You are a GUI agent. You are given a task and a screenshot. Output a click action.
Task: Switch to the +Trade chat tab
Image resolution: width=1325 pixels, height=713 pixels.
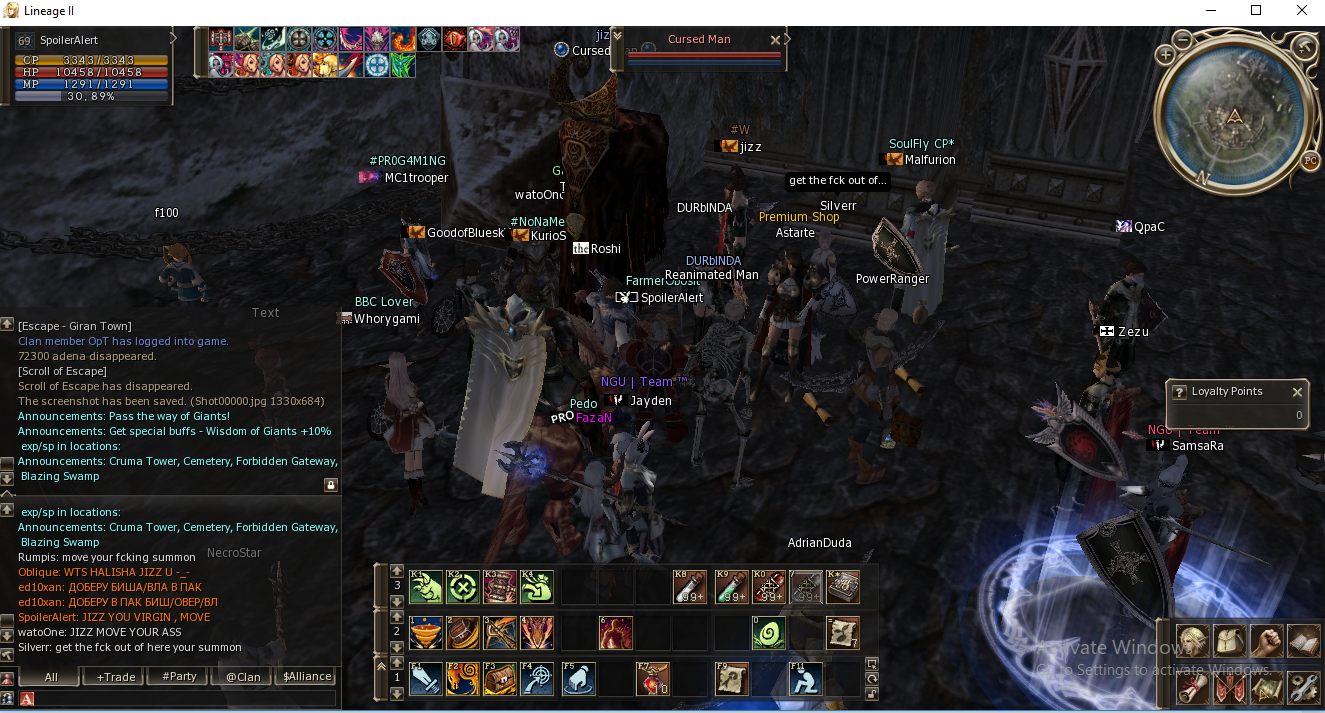116,677
